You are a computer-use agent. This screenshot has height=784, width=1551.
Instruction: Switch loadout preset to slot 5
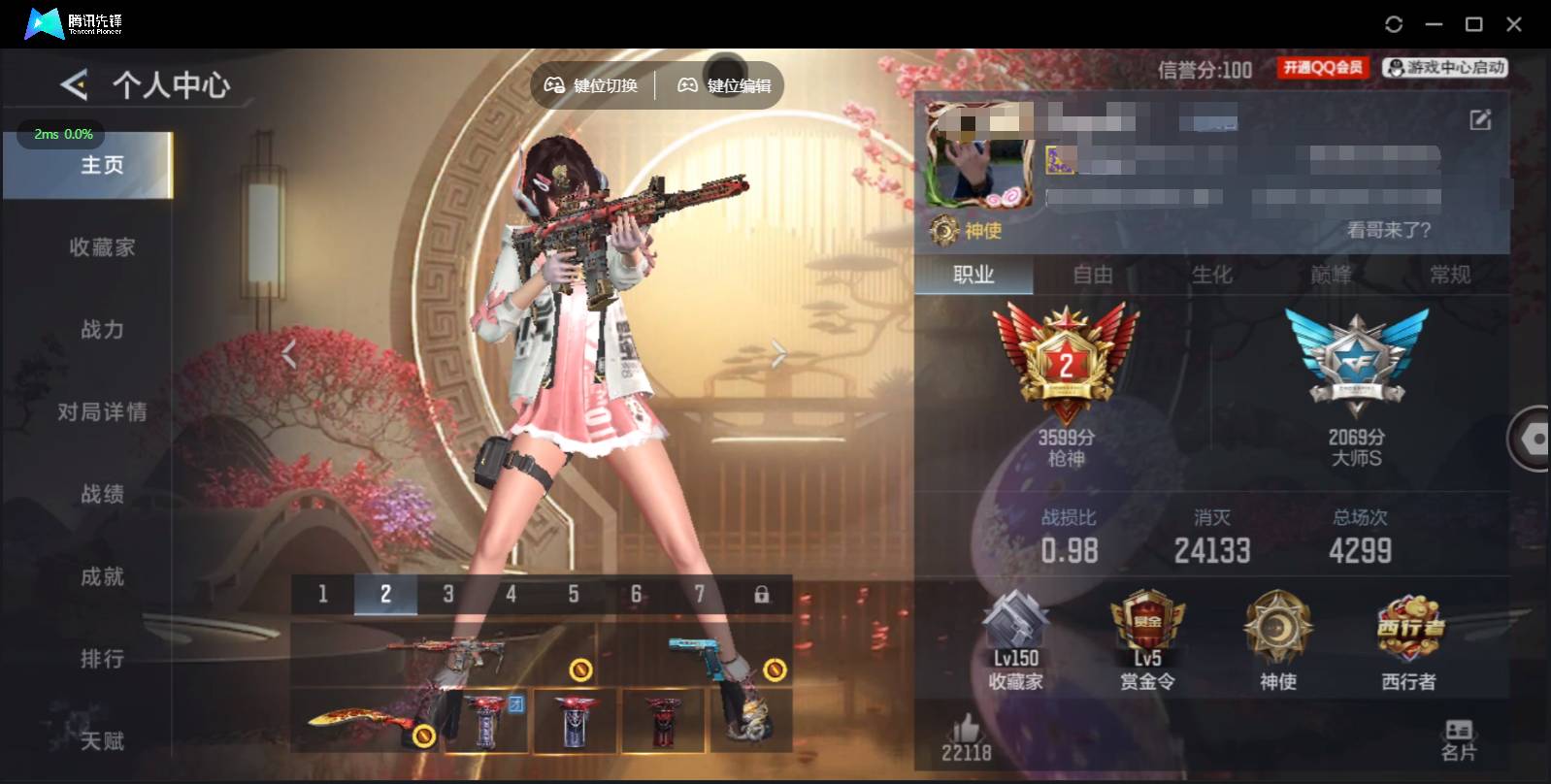tap(574, 593)
